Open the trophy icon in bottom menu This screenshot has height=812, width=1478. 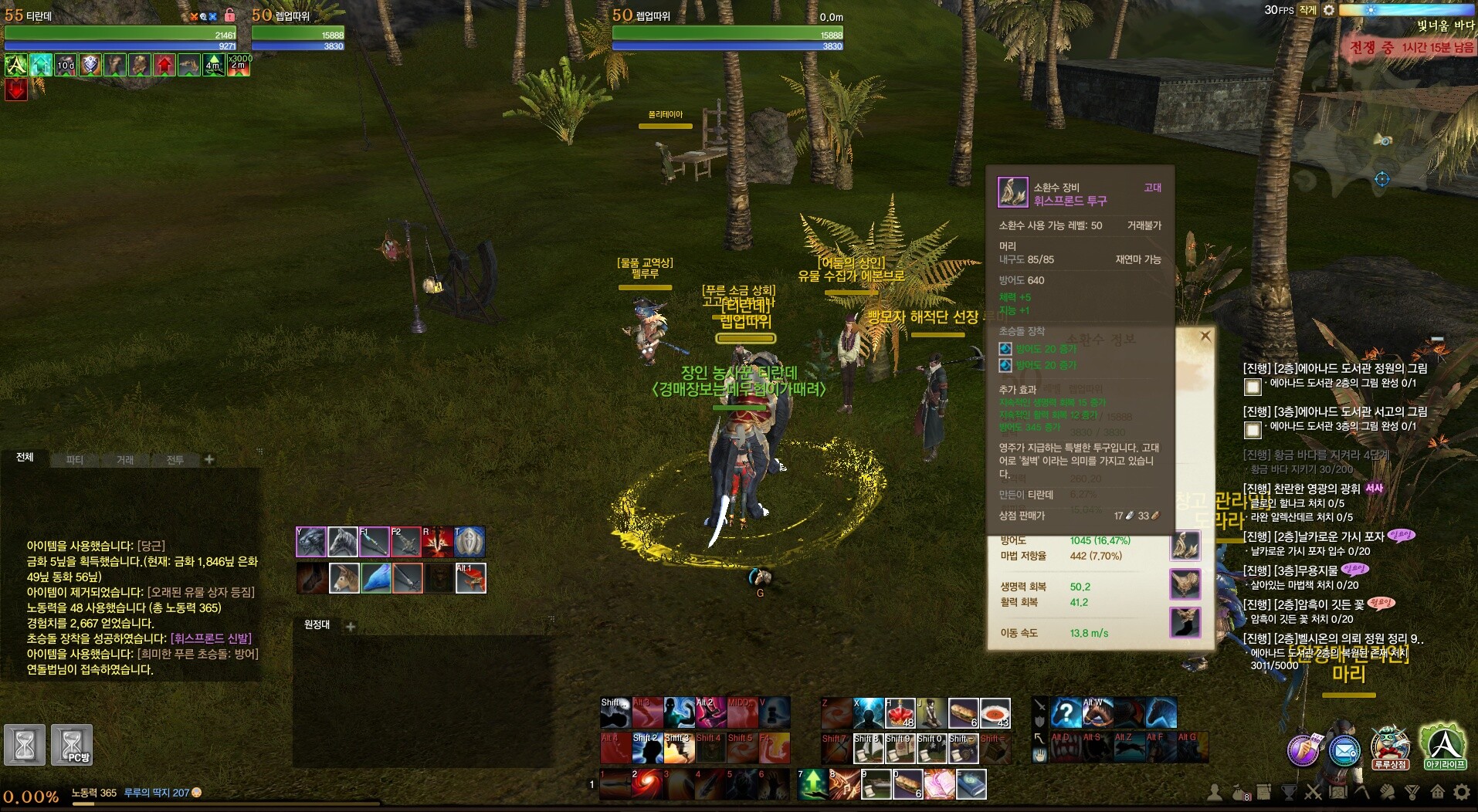[x=1288, y=792]
